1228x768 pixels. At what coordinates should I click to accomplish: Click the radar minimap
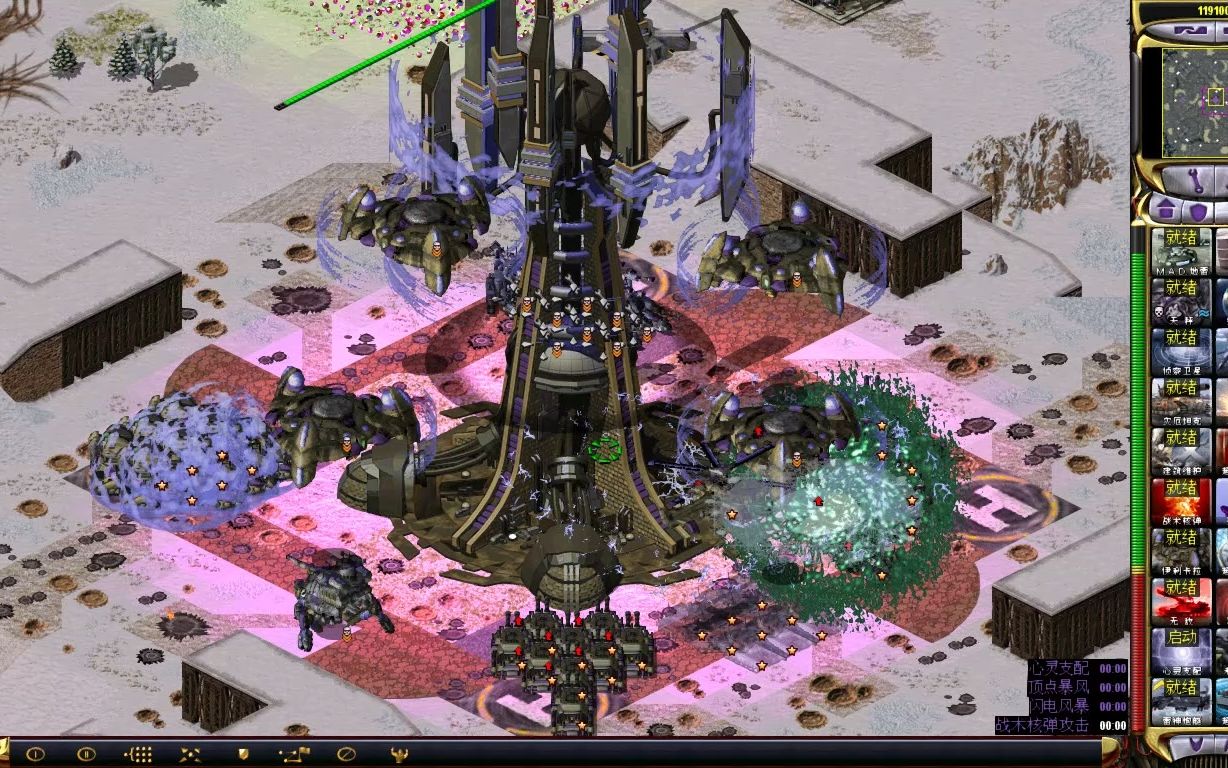pos(1194,102)
